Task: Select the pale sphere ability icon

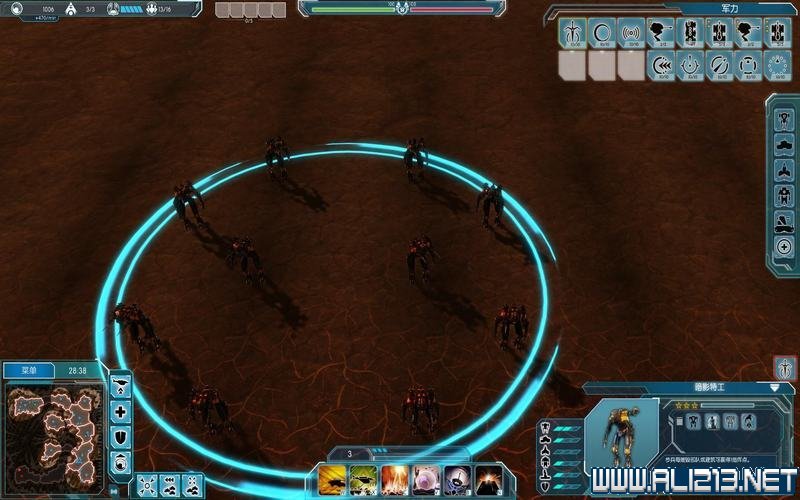Action: (x=426, y=479)
